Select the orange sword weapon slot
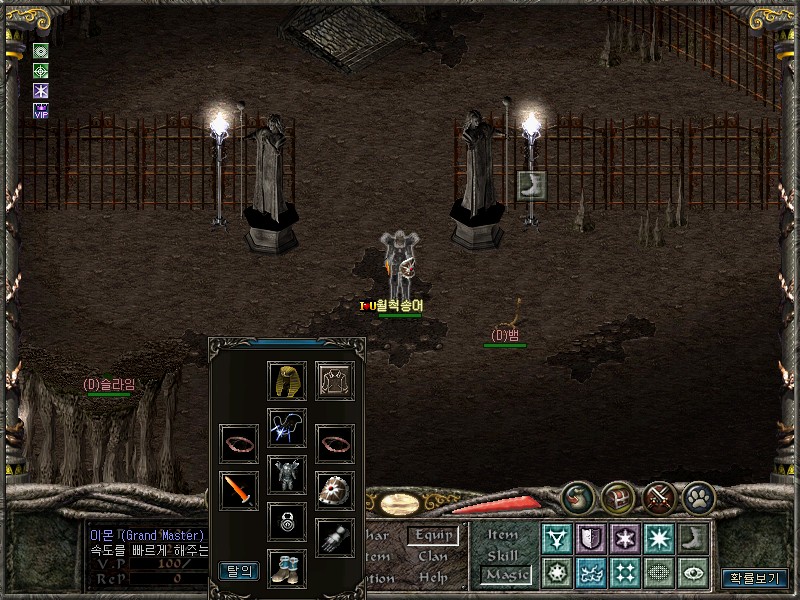800x600 pixels. click(239, 491)
